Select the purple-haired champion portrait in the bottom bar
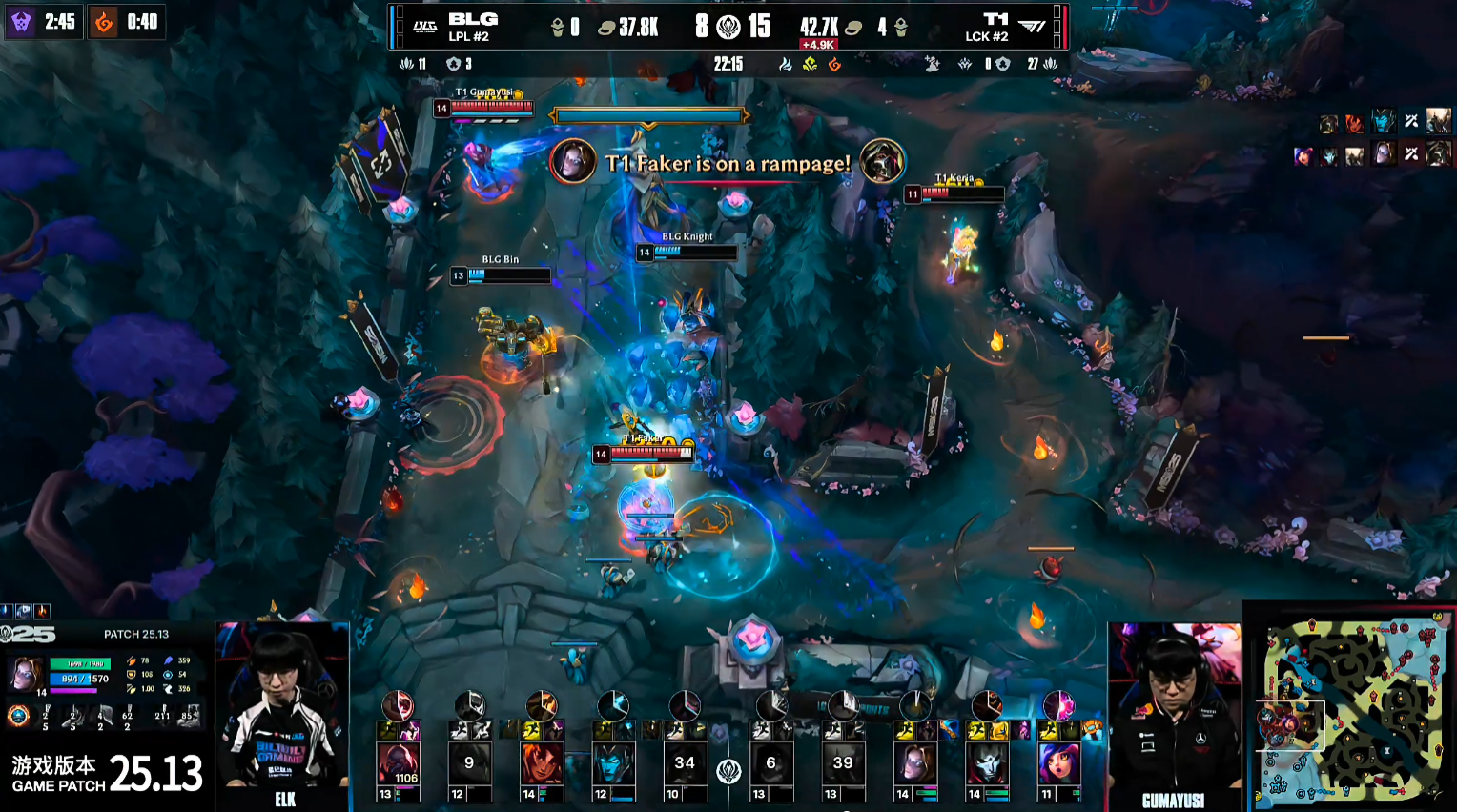Image resolution: width=1457 pixels, height=812 pixels. pos(1058,764)
